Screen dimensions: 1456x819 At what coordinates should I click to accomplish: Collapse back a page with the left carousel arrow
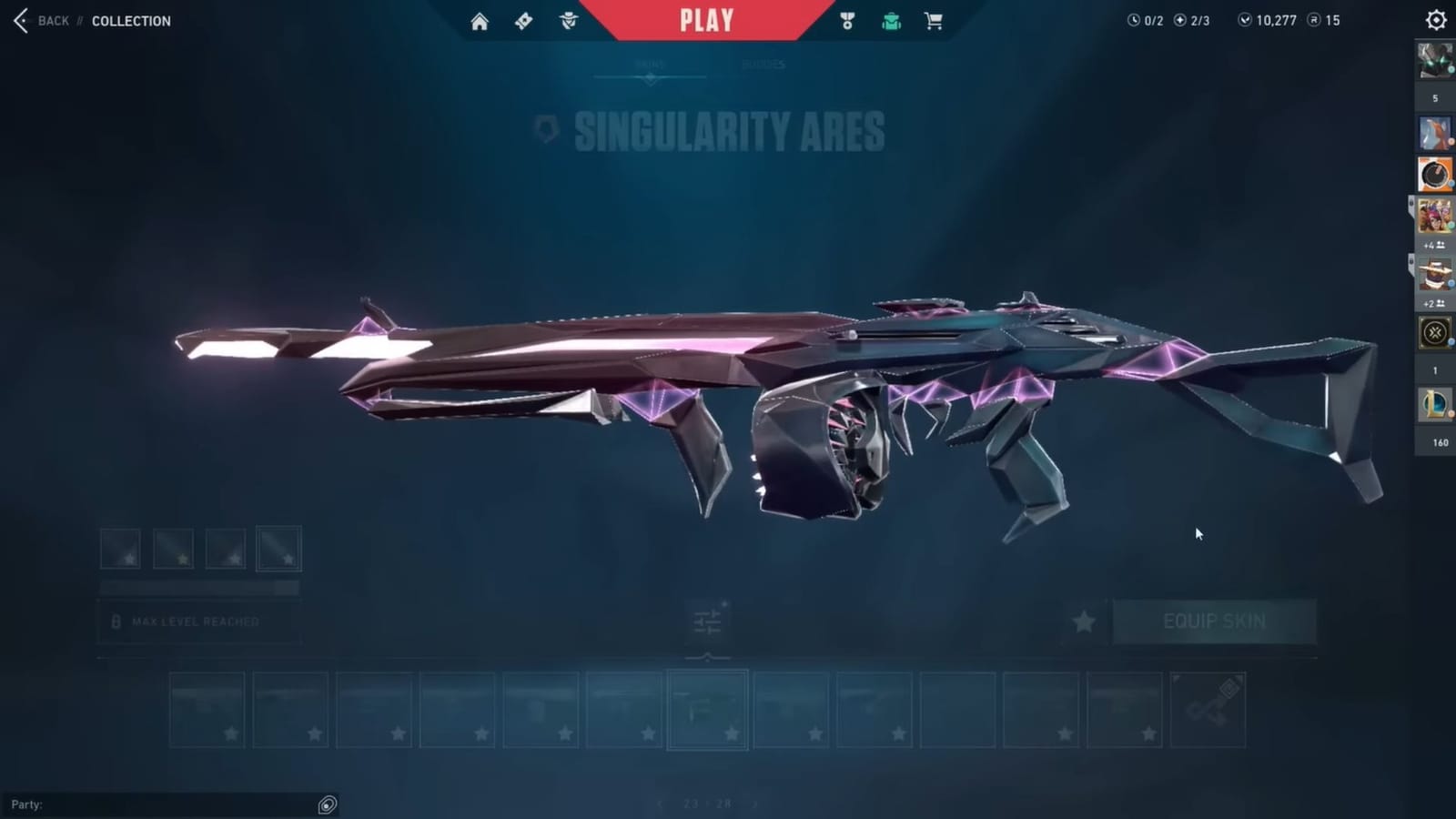pos(658,804)
